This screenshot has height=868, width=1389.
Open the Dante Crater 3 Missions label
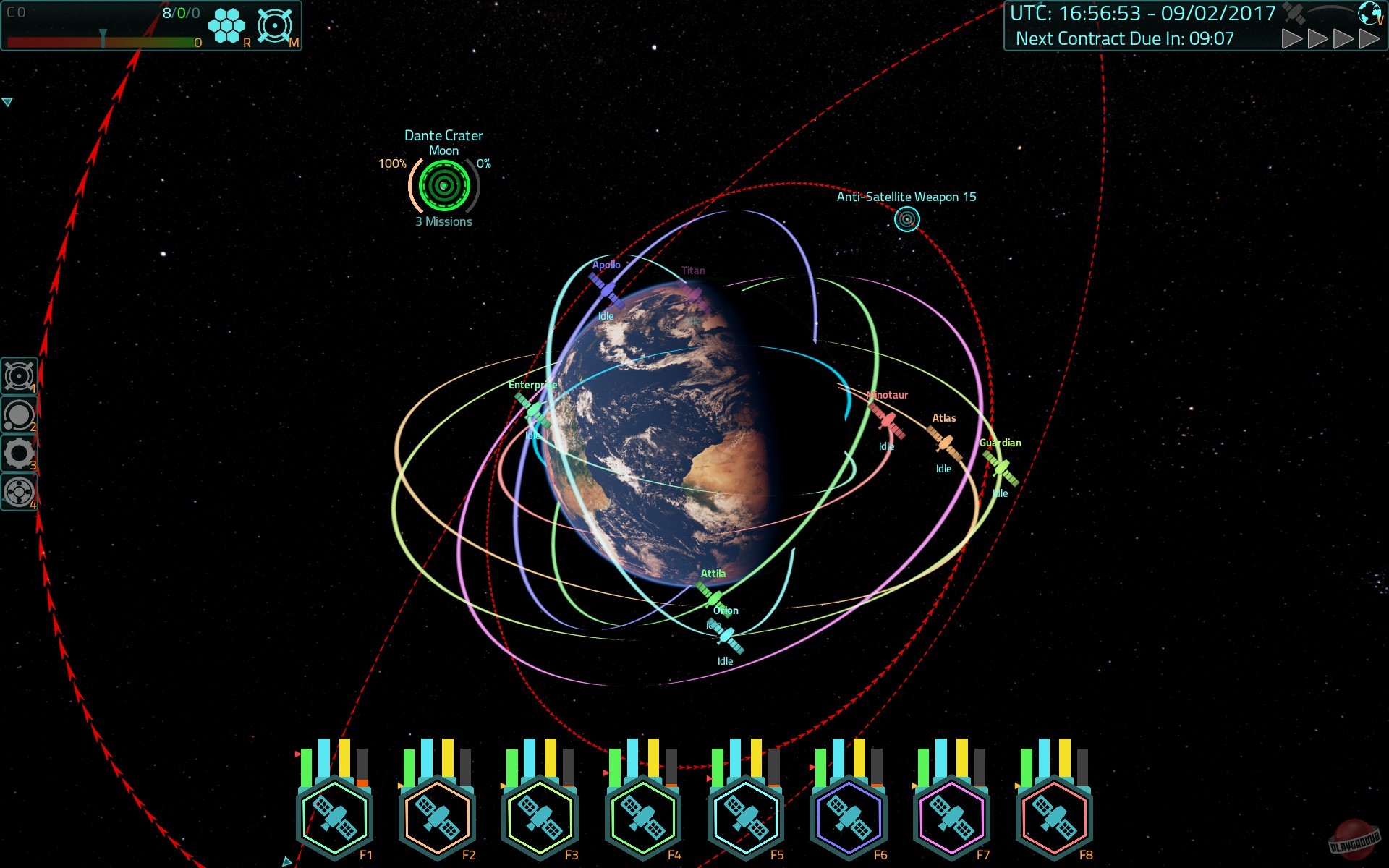point(442,221)
